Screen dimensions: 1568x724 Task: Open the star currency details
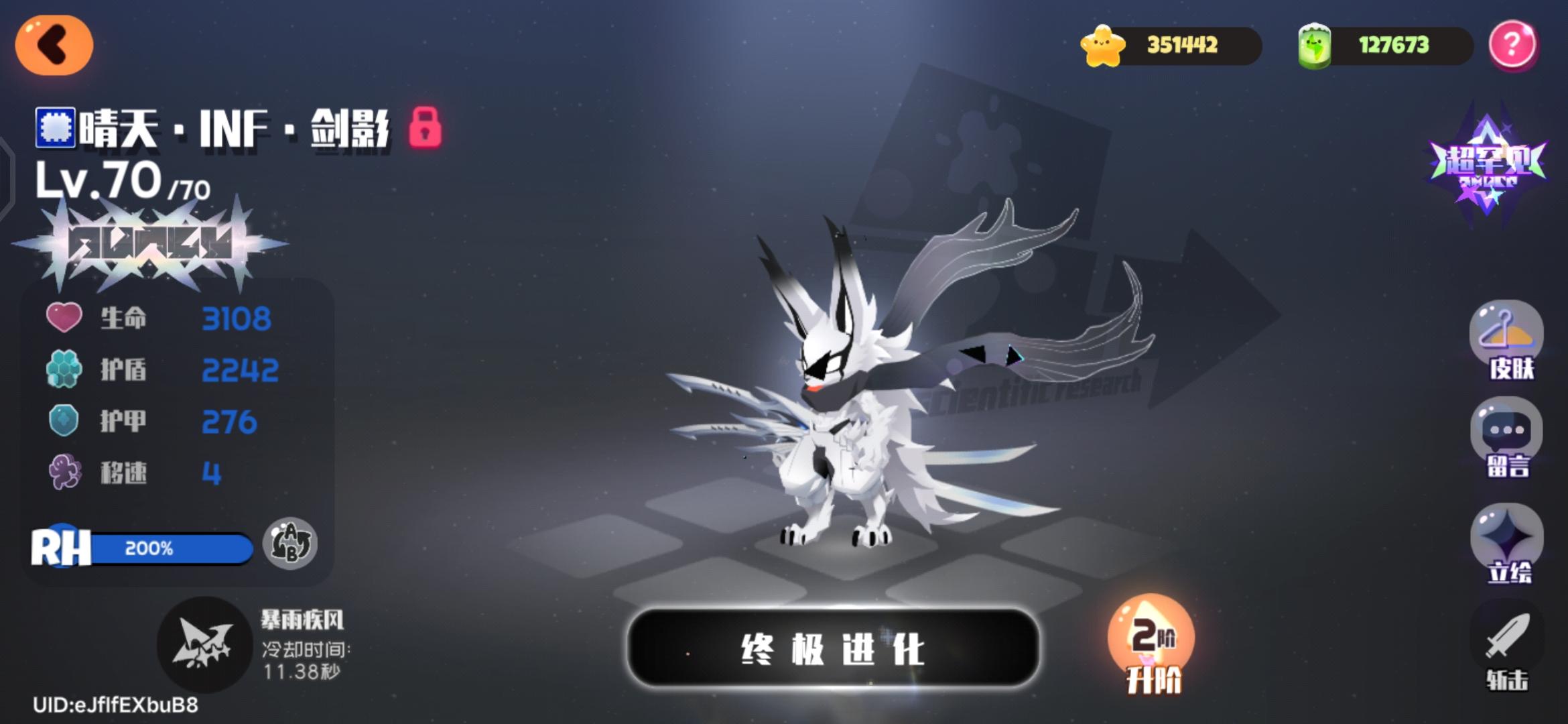[x=1186, y=45]
